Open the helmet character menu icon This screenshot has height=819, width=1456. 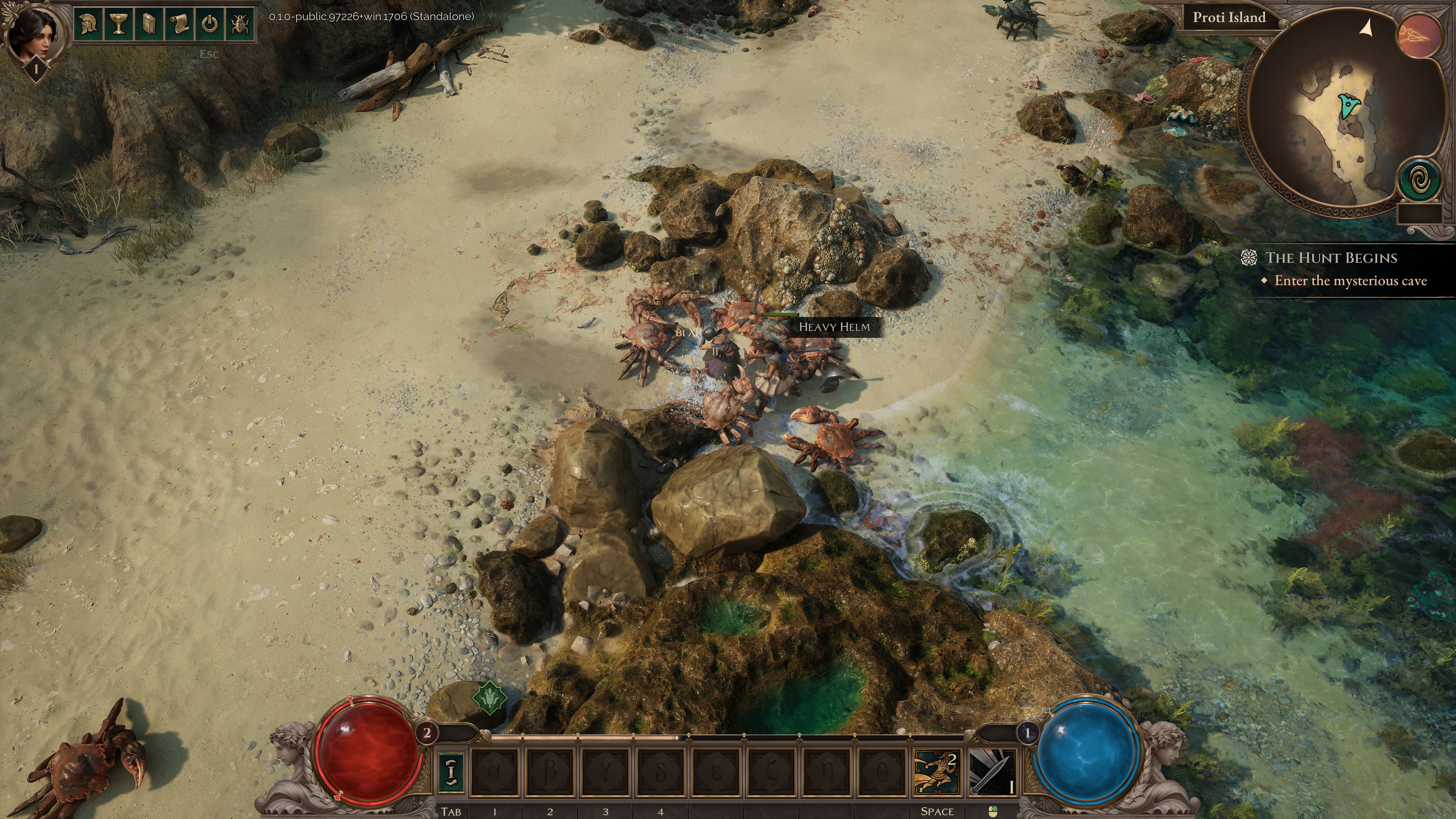coord(88,24)
